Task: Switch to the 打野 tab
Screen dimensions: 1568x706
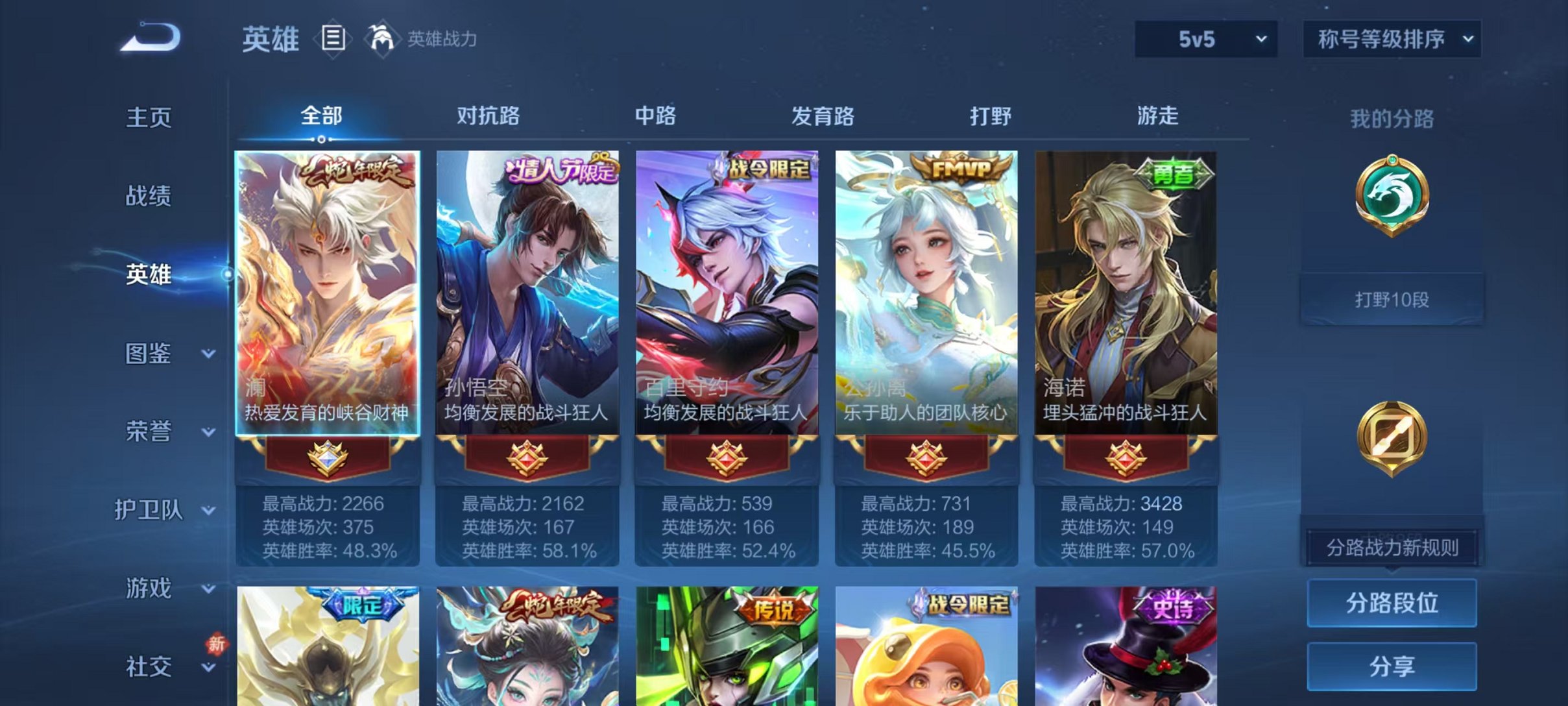Action: (993, 116)
